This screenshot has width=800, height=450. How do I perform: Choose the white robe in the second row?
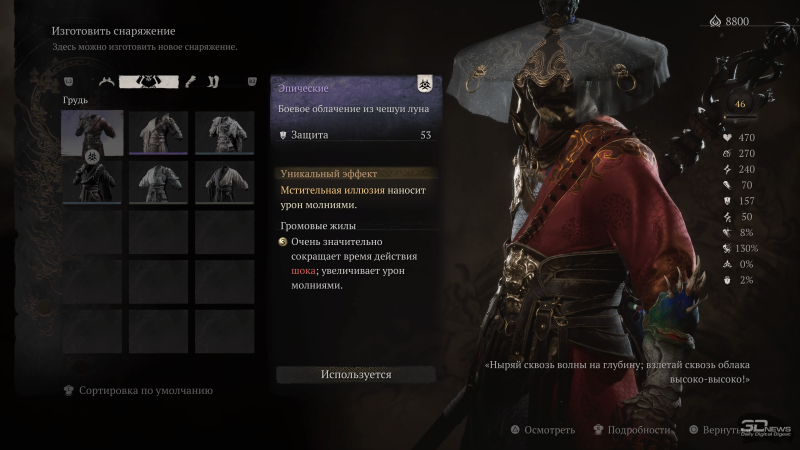[x=158, y=181]
